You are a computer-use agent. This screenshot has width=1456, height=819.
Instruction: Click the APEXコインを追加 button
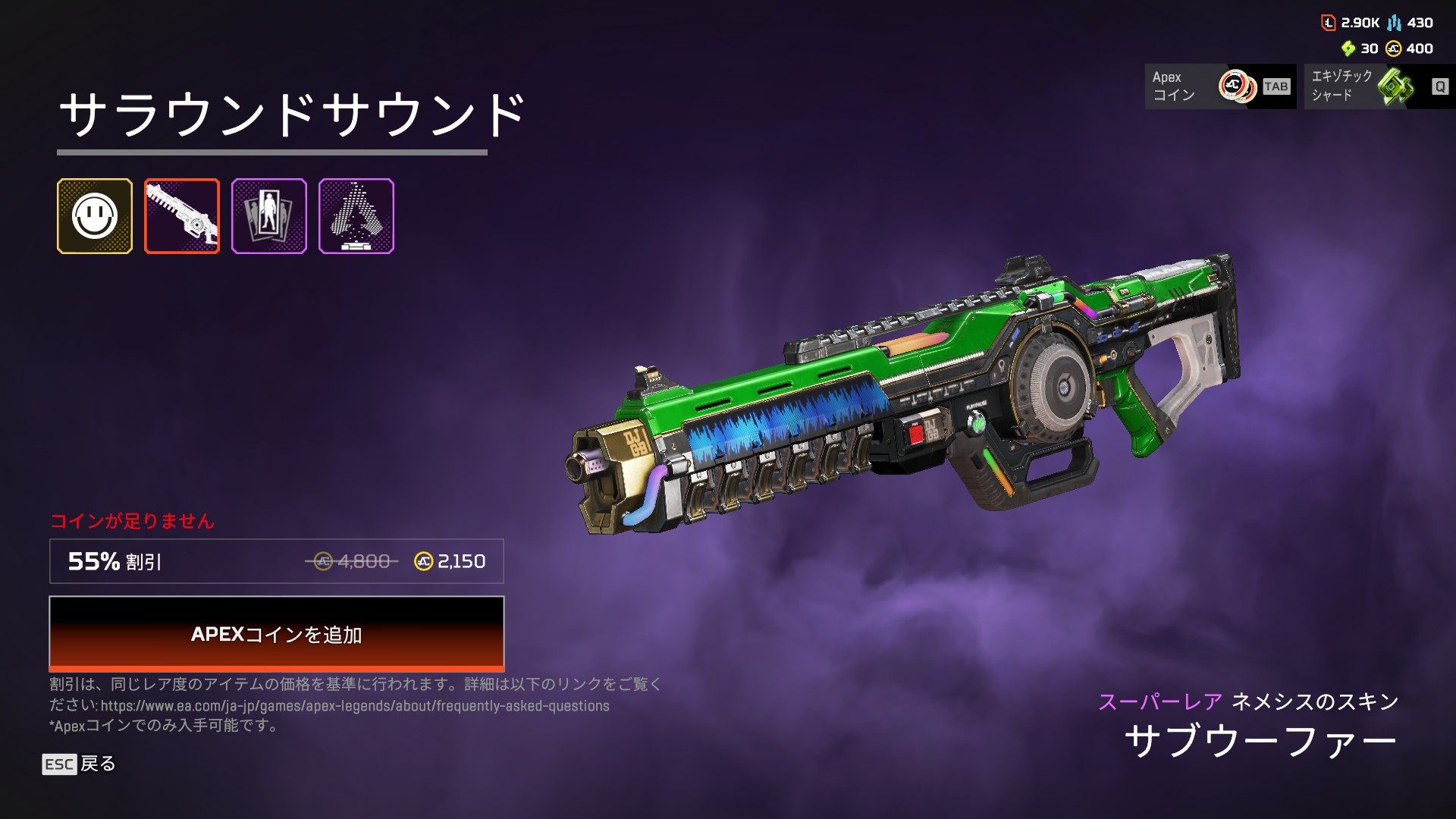click(276, 633)
